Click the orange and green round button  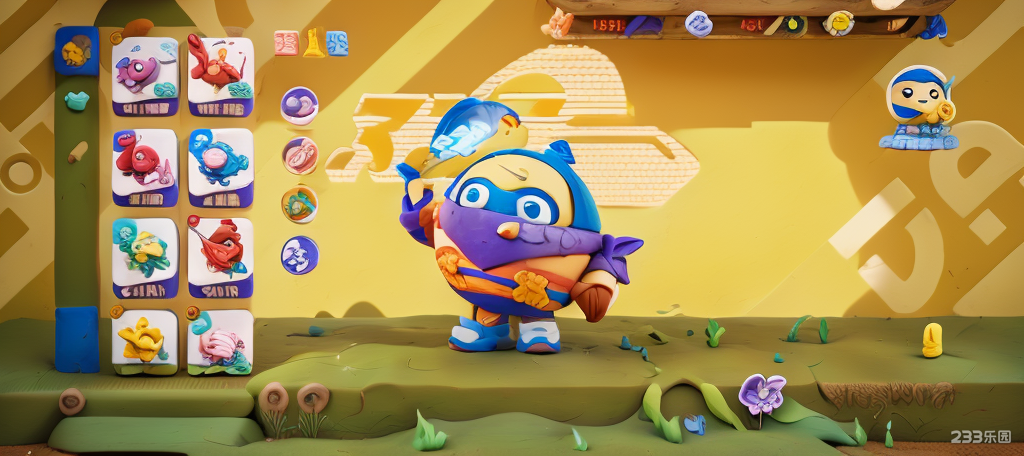pos(299,204)
